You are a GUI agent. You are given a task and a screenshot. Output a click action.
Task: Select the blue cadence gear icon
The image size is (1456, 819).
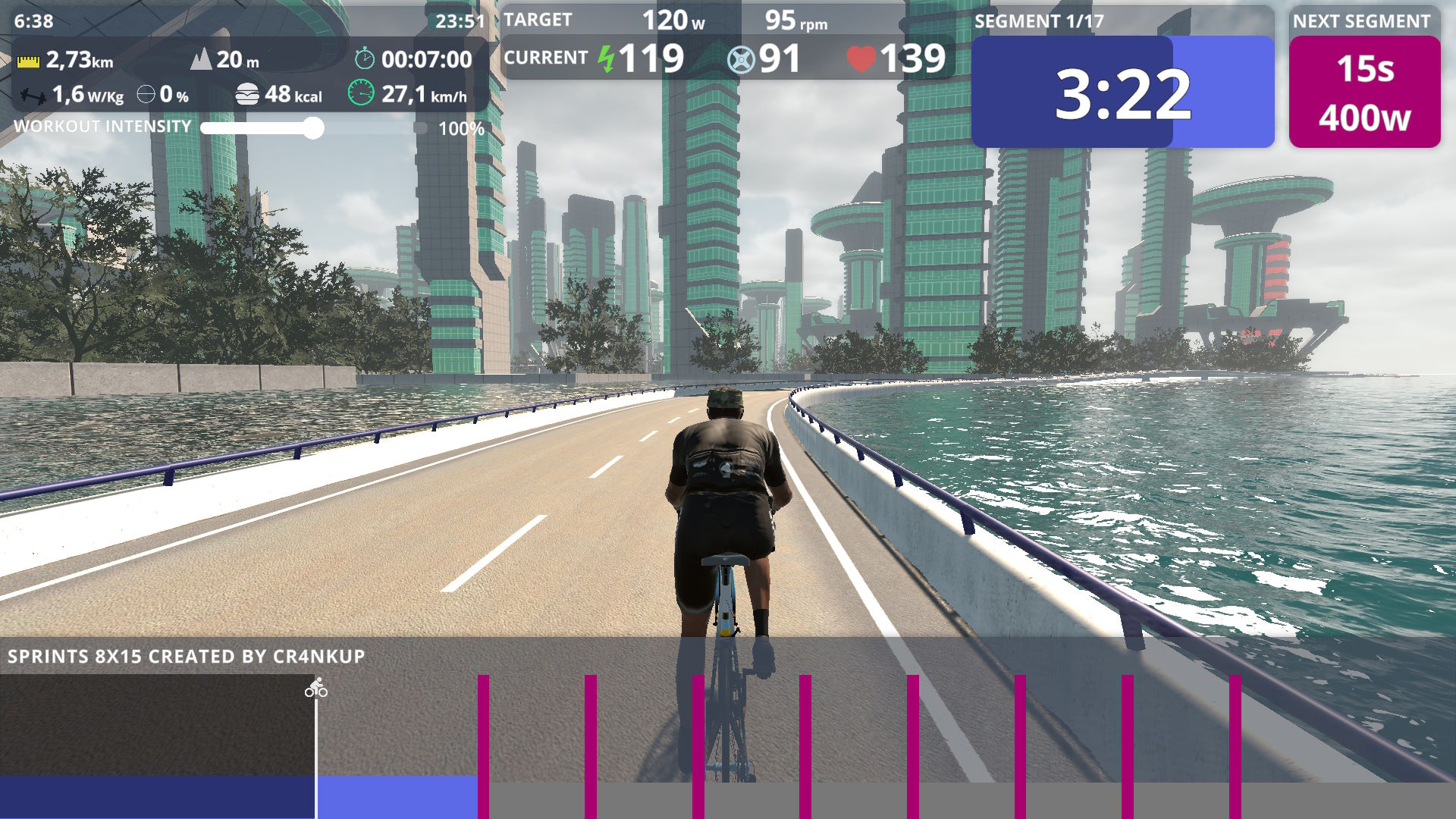(x=740, y=57)
